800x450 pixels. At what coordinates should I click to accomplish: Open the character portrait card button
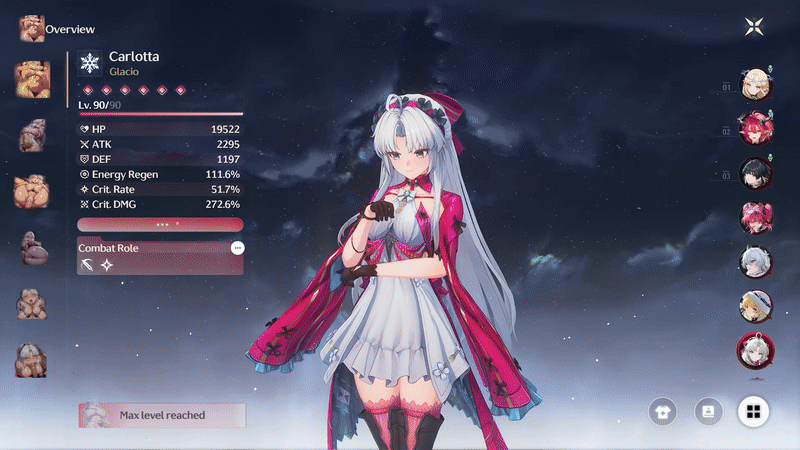pos(708,410)
